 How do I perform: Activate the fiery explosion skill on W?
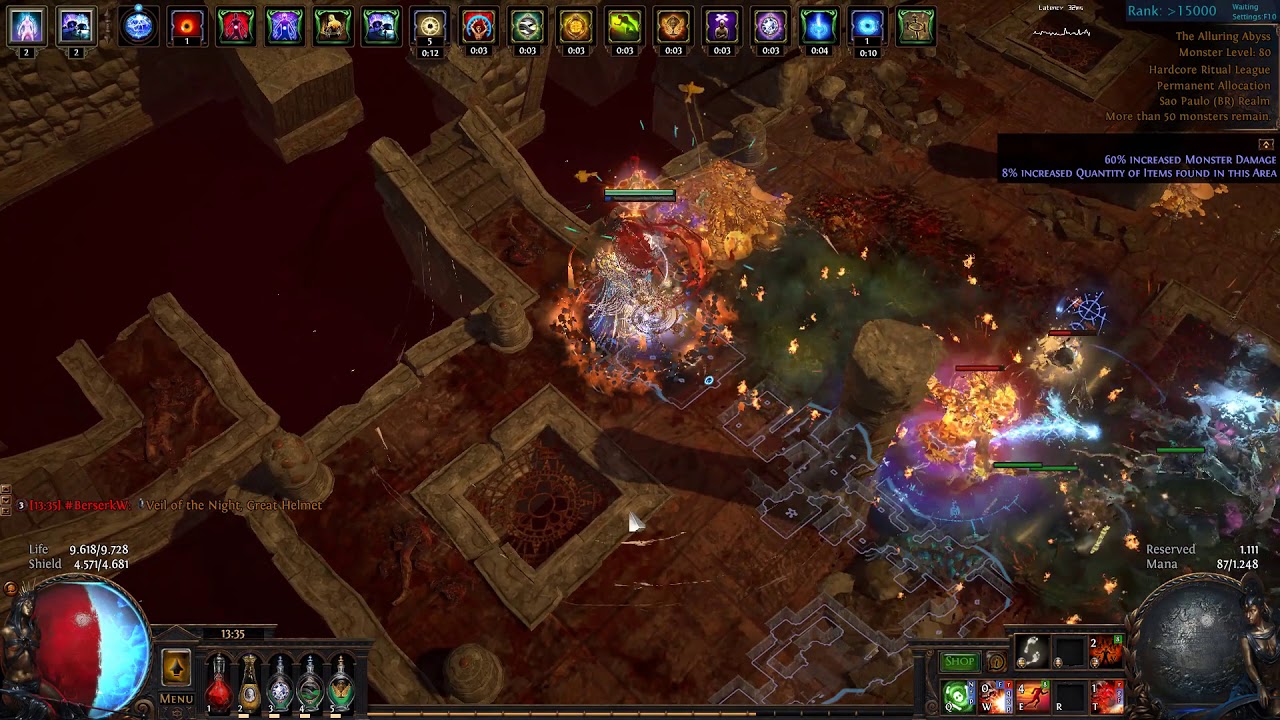pyautogui.click(x=995, y=695)
